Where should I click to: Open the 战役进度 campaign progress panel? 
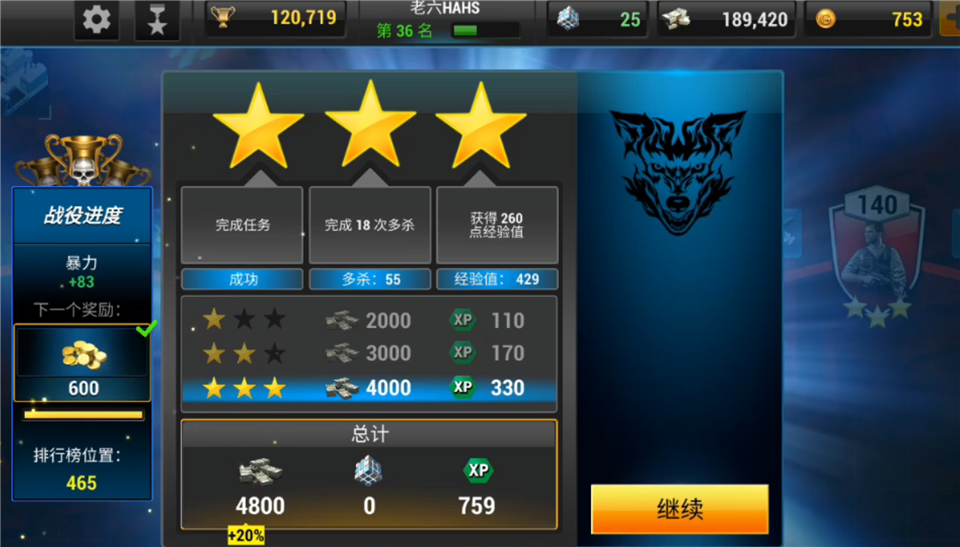coord(82,215)
